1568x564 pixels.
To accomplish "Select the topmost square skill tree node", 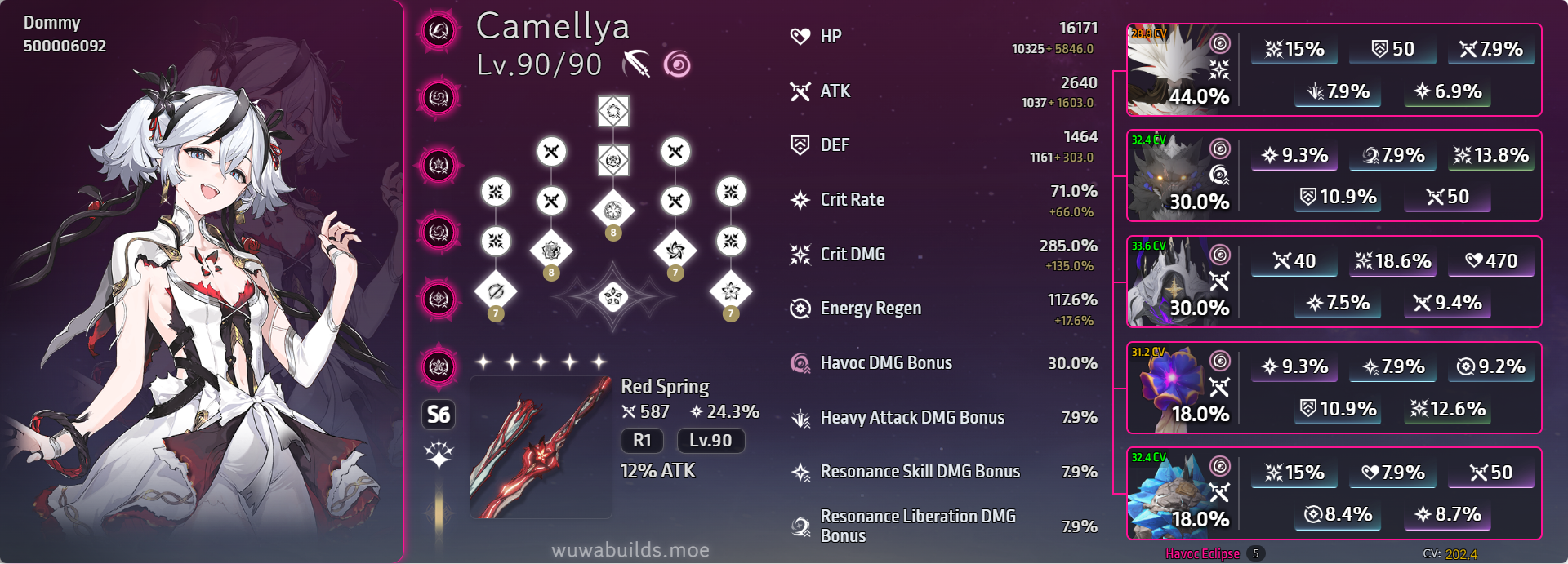I will 613,111.
